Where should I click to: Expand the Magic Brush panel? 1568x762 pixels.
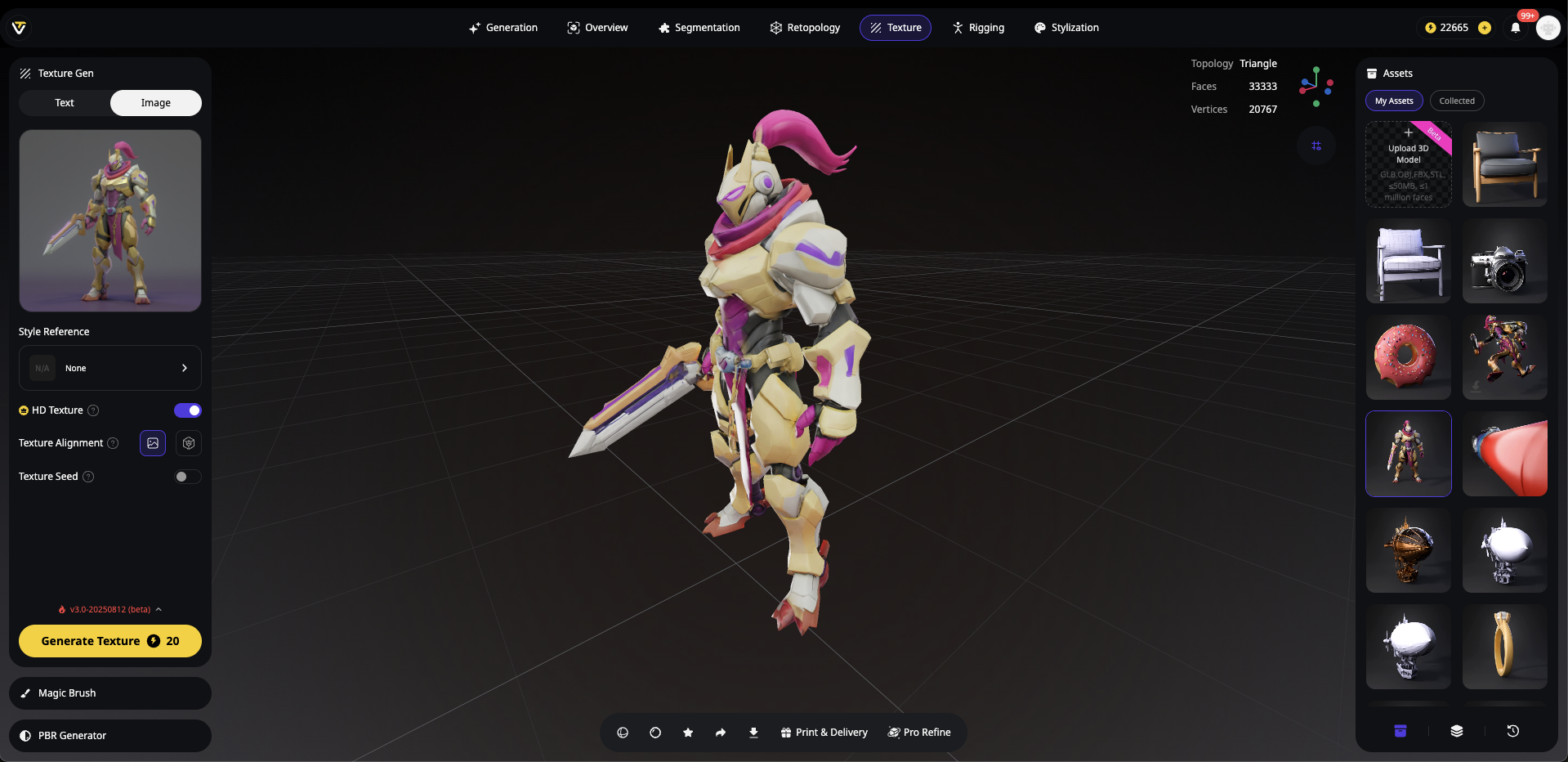(110, 693)
